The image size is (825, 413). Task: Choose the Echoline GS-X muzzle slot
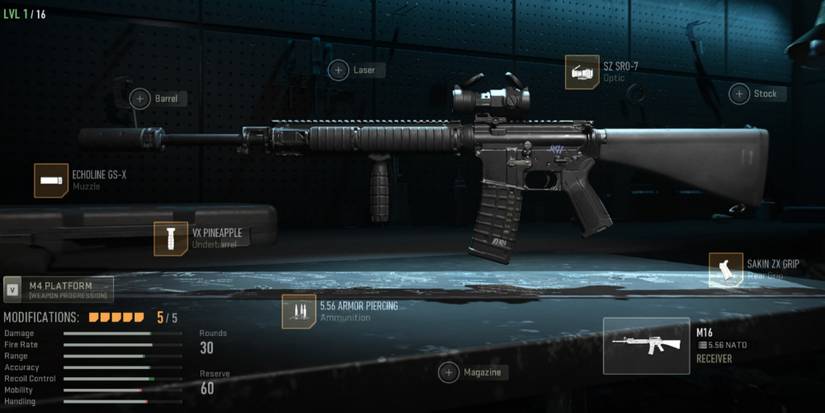point(51,180)
